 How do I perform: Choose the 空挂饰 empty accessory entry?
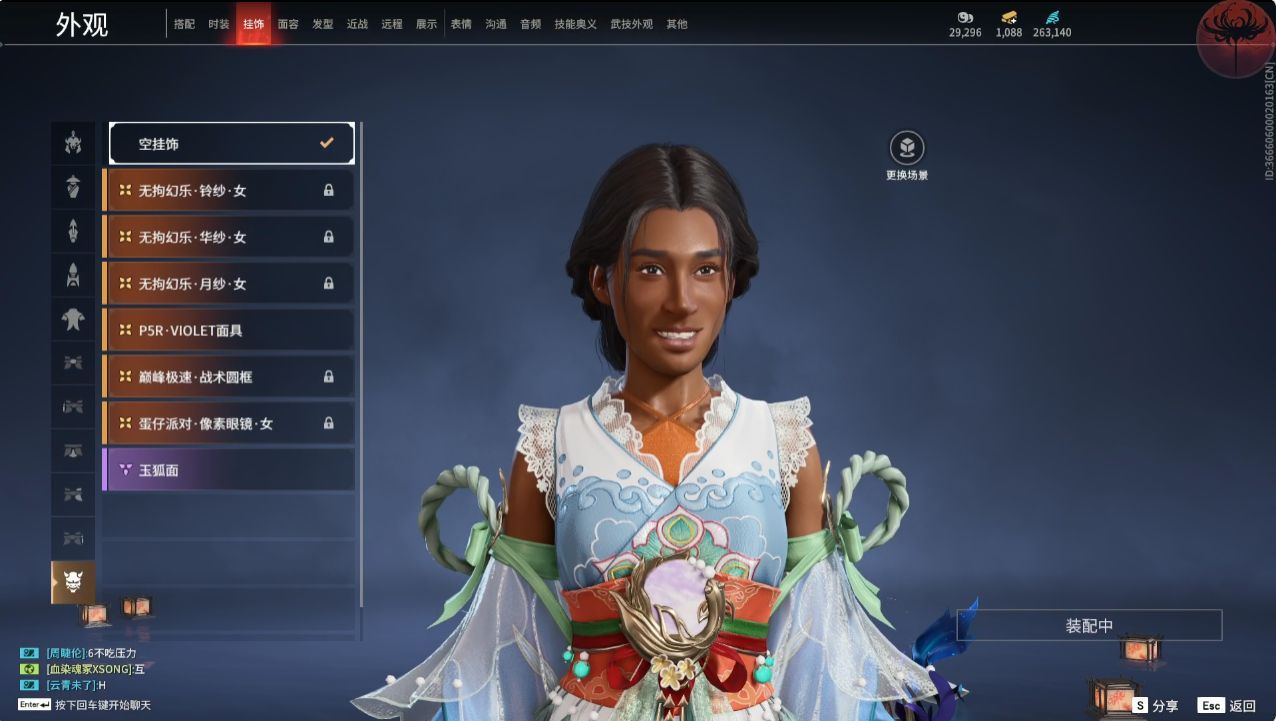click(232, 144)
